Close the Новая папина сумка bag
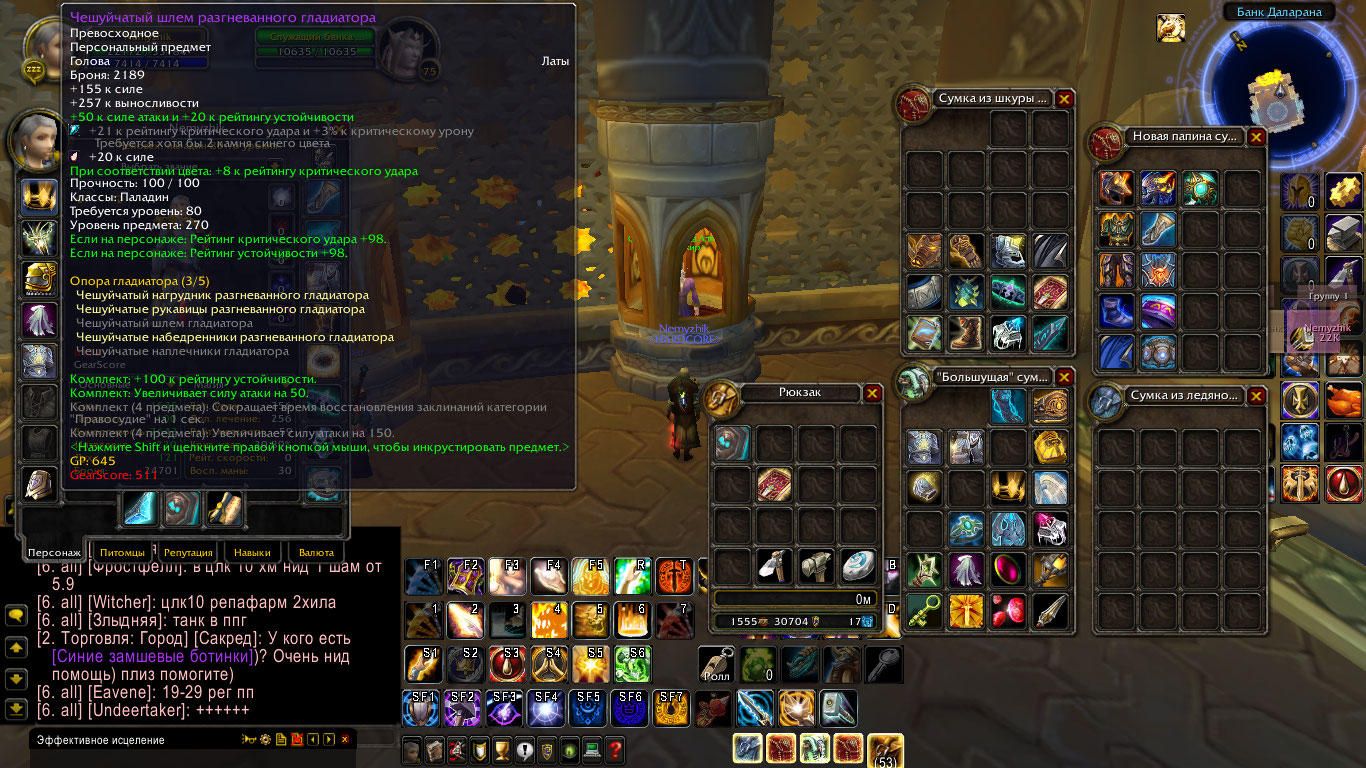Screen dimensions: 1366x768 (1257, 137)
